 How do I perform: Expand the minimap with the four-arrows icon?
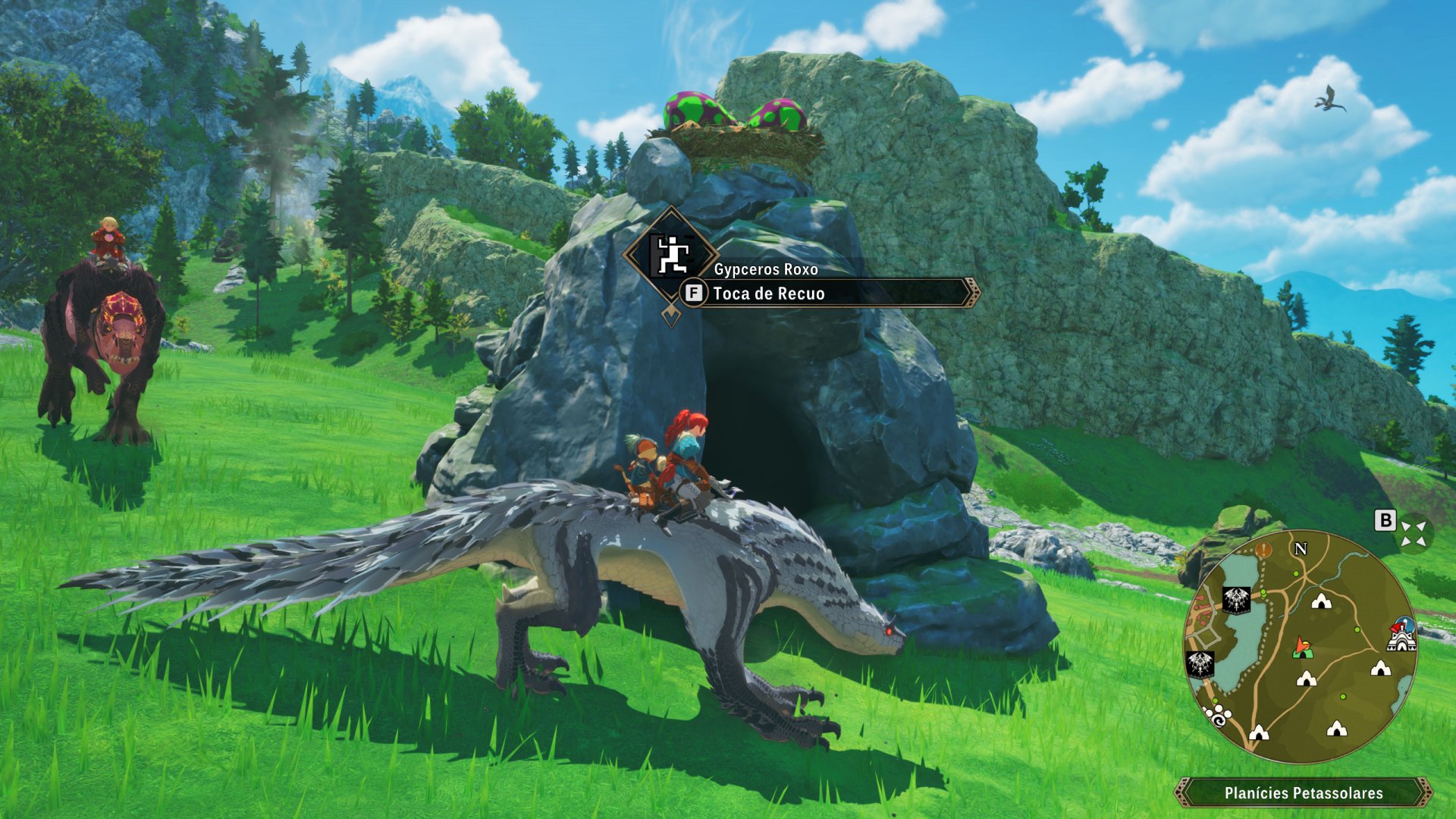pyautogui.click(x=1413, y=532)
